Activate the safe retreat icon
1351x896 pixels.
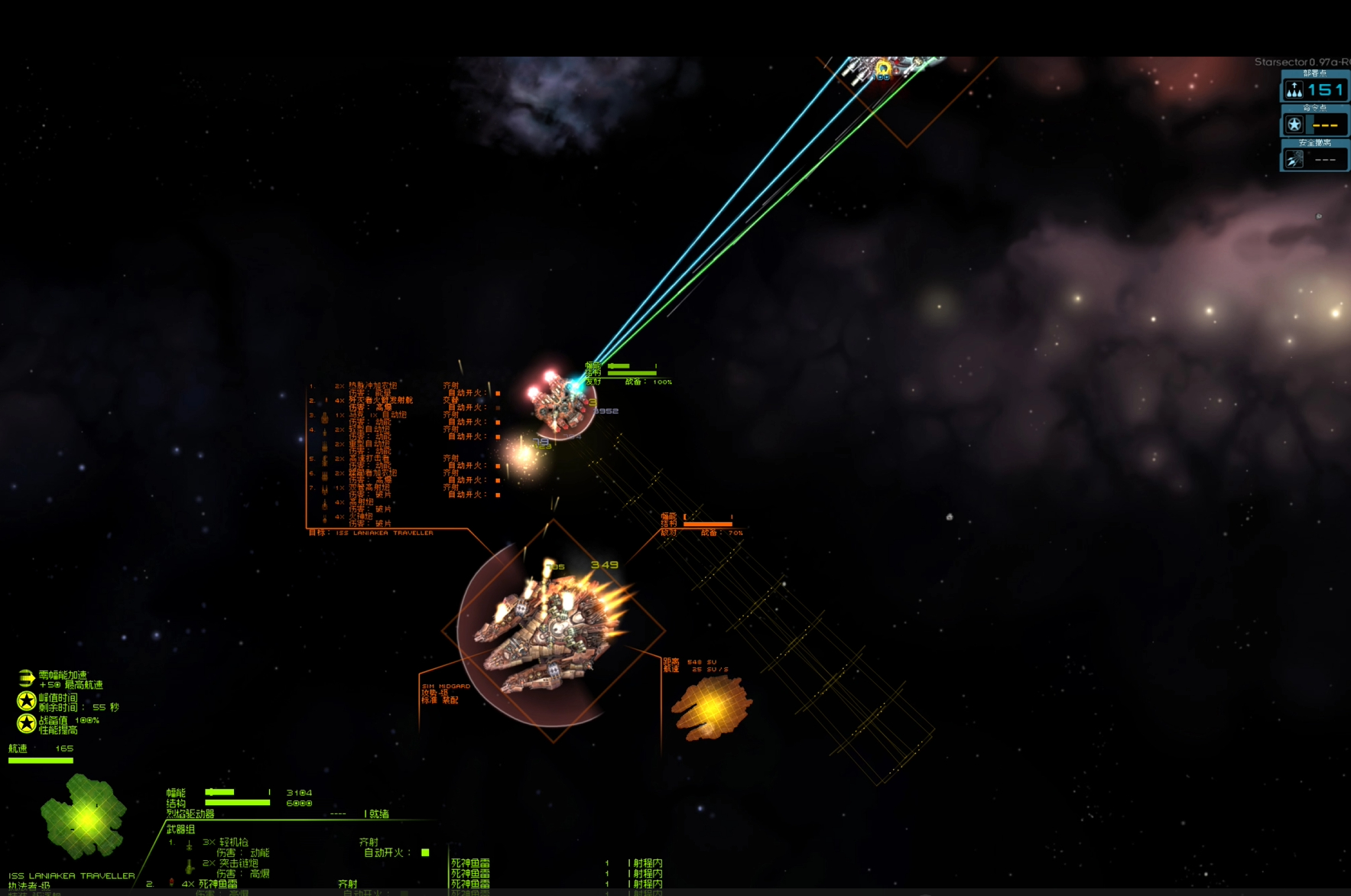pyautogui.click(x=1294, y=159)
